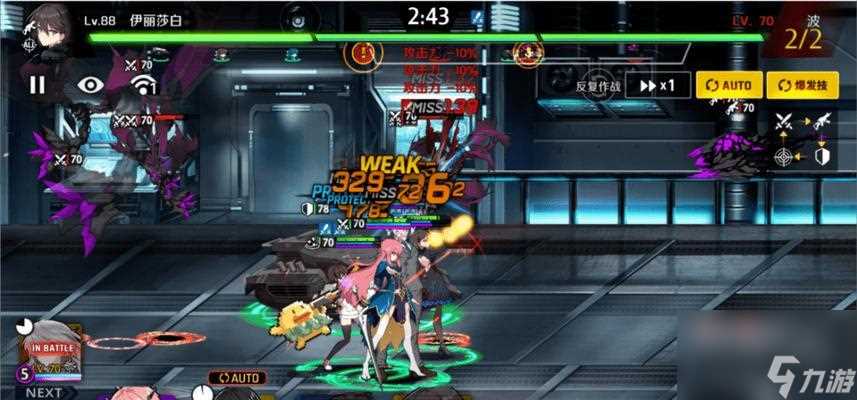Toggle the eye visibility icon

91,85
